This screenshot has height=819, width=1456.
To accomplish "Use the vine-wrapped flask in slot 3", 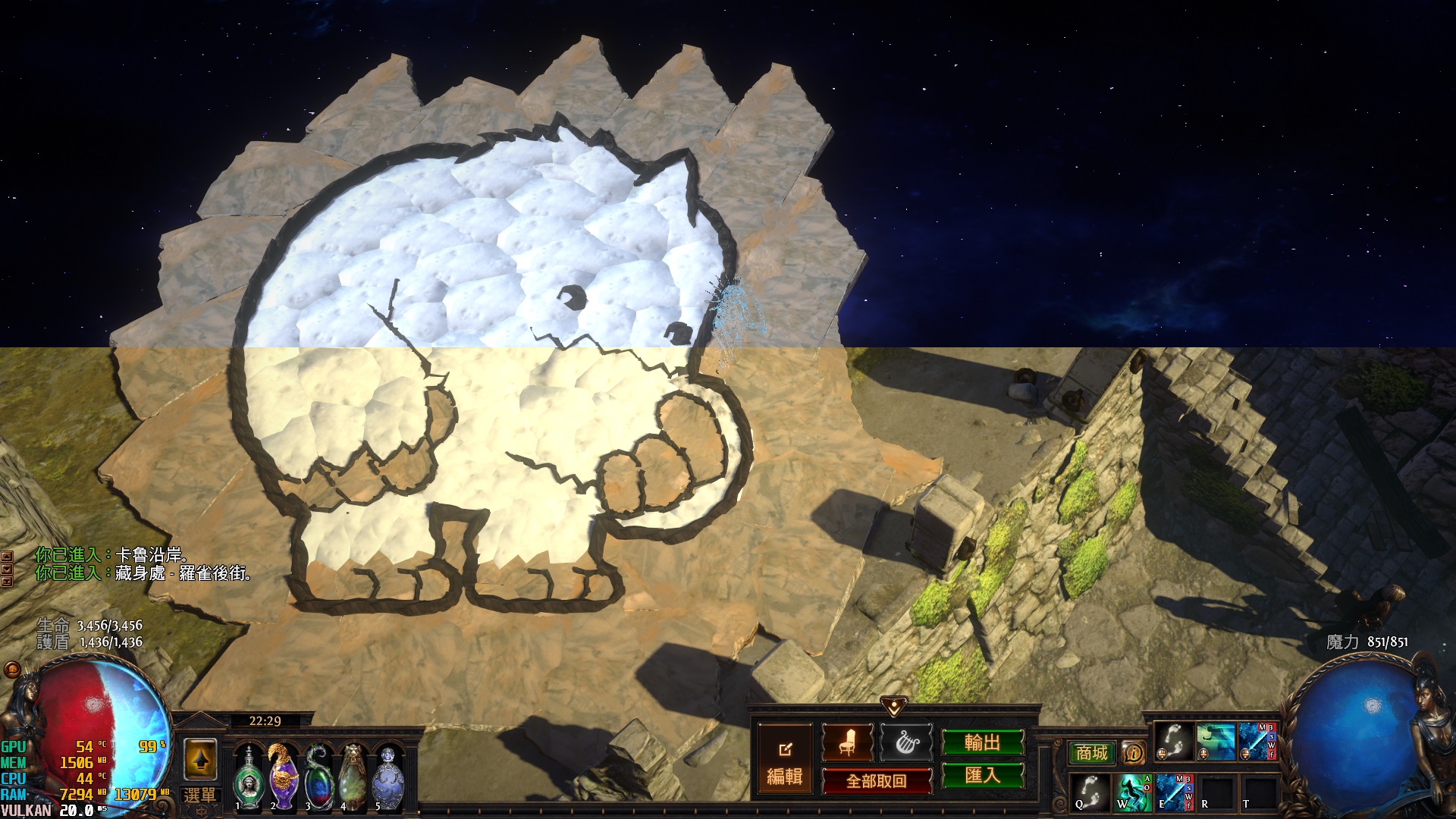I will click(318, 777).
